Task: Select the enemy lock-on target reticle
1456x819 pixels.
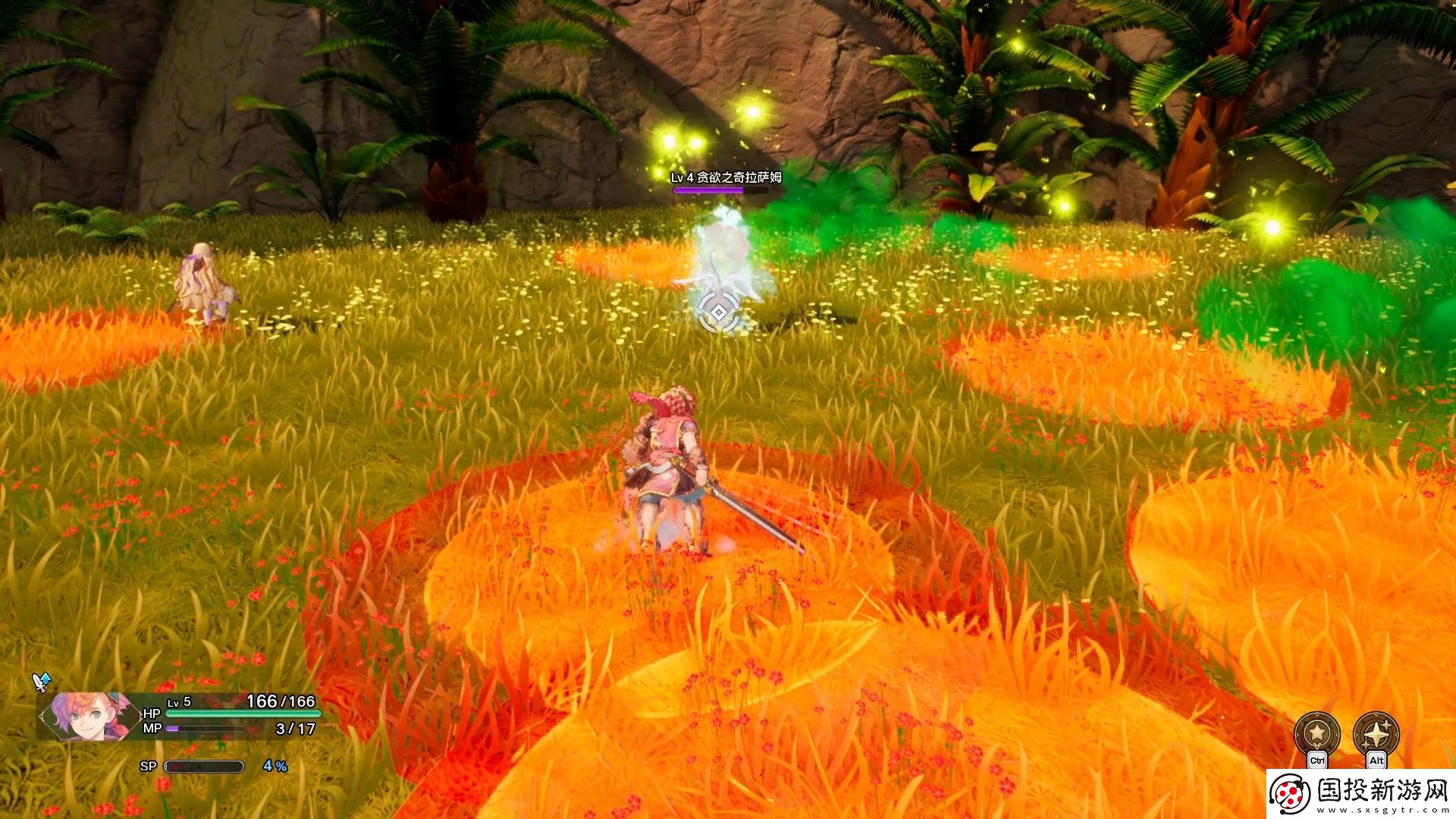Action: pos(717,312)
